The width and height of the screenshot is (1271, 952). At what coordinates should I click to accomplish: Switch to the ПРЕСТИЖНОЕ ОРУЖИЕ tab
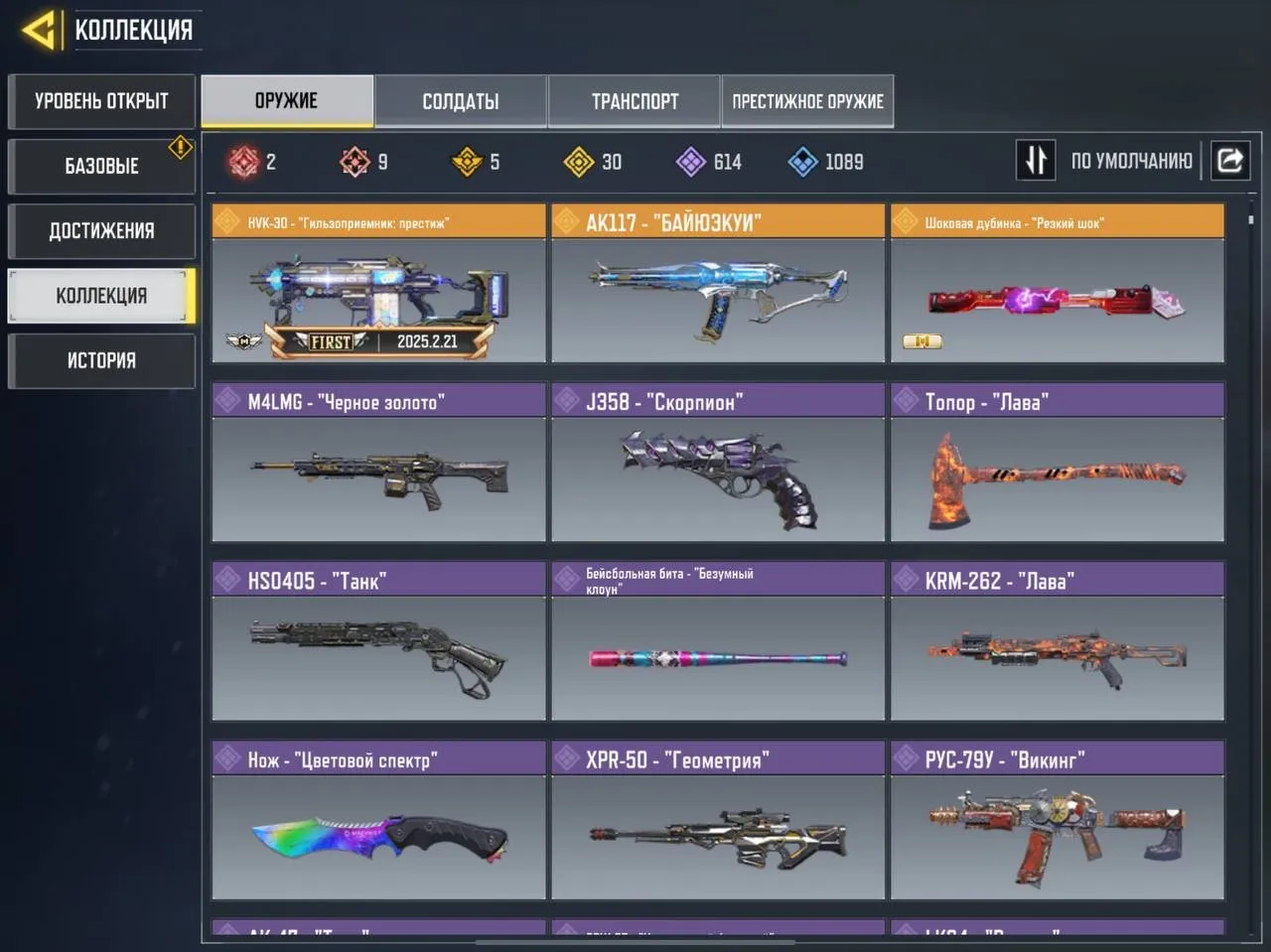(807, 100)
